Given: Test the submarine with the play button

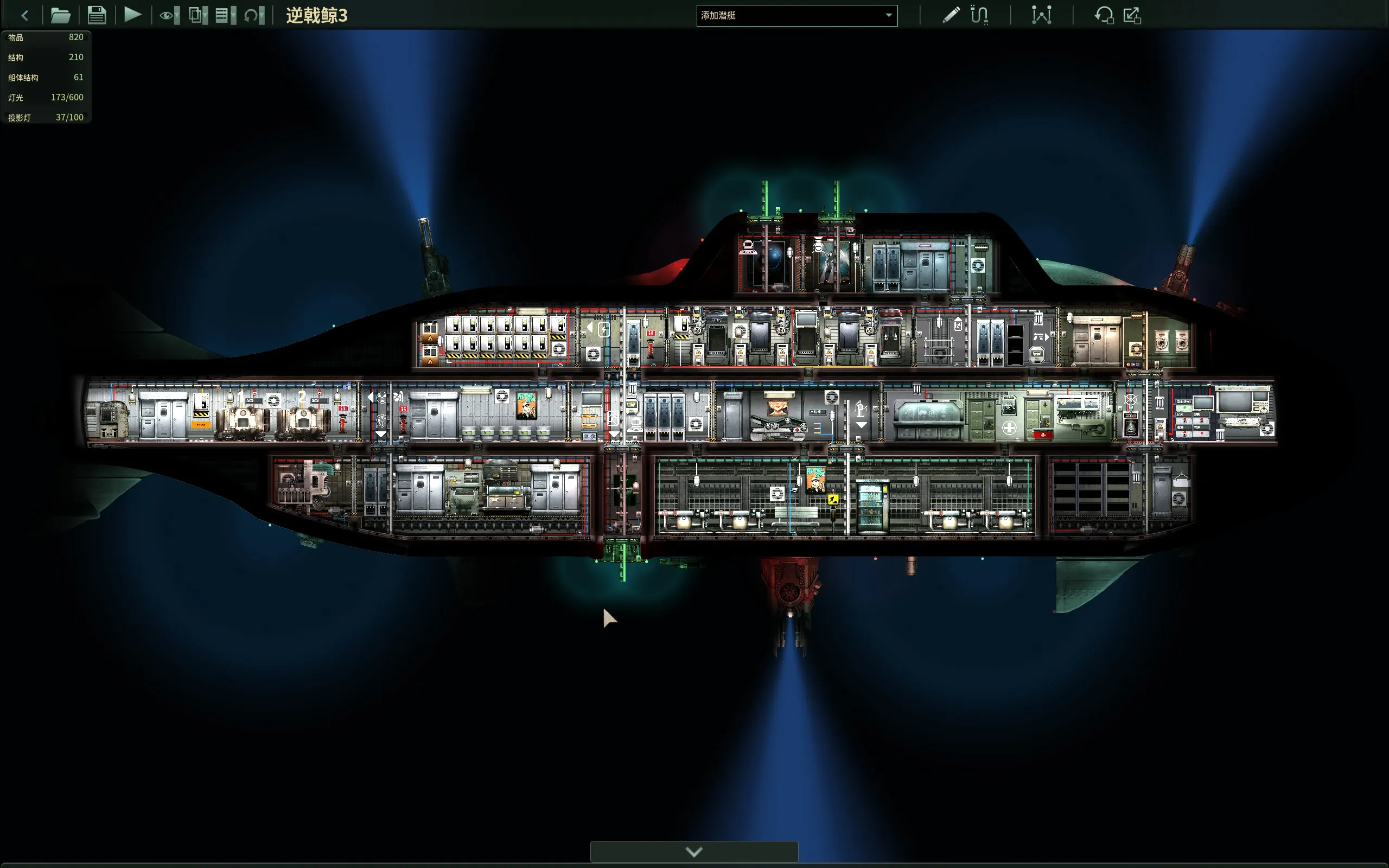Looking at the screenshot, I should [132, 15].
